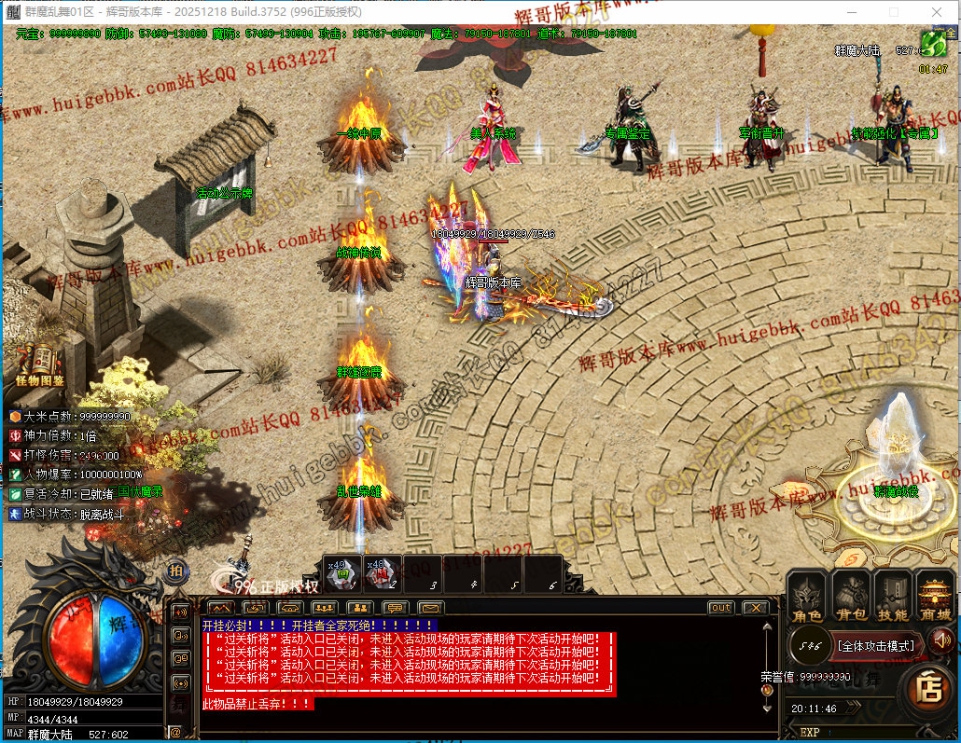The width and height of the screenshot is (961, 743).
Task: Click the round 拍 auction button
Action: pos(175,571)
